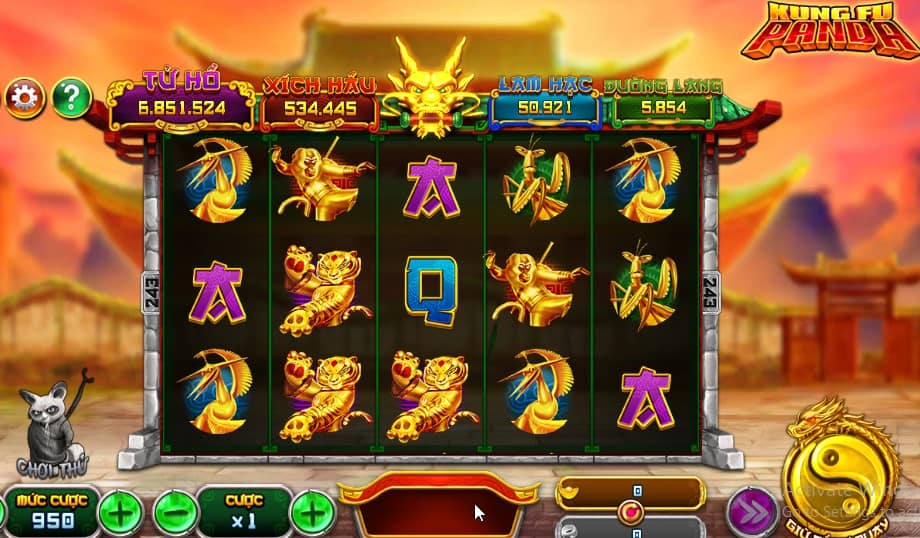The image size is (920, 538).
Task: Open the gear settings menu
Action: [25, 98]
